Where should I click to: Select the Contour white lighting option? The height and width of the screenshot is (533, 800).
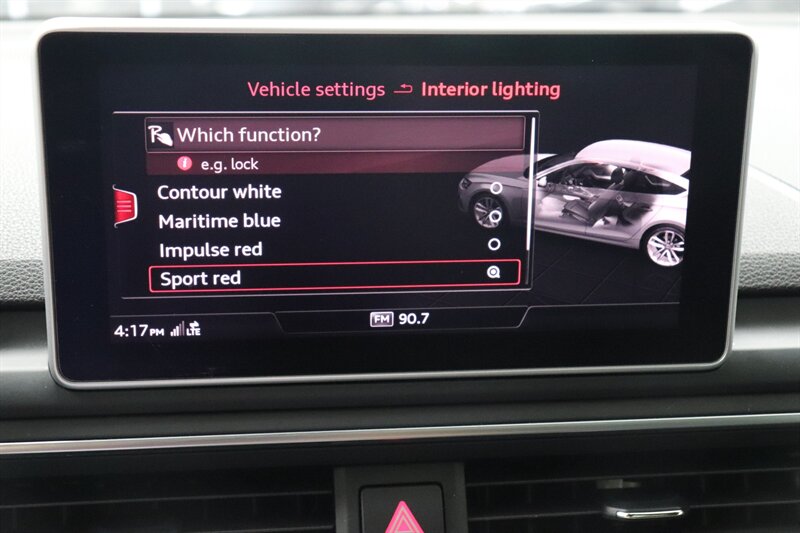220,192
